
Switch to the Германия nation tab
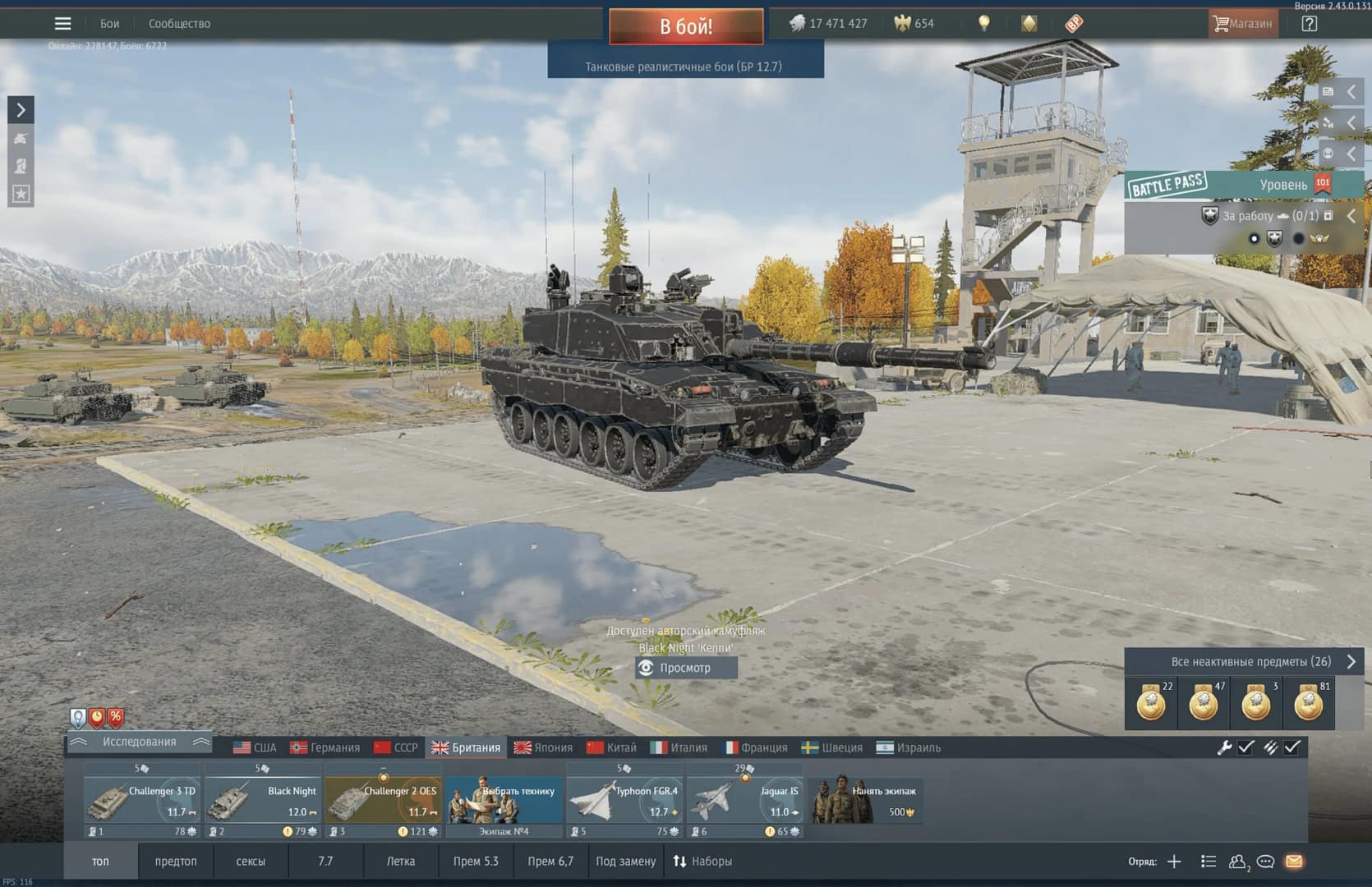tap(325, 747)
